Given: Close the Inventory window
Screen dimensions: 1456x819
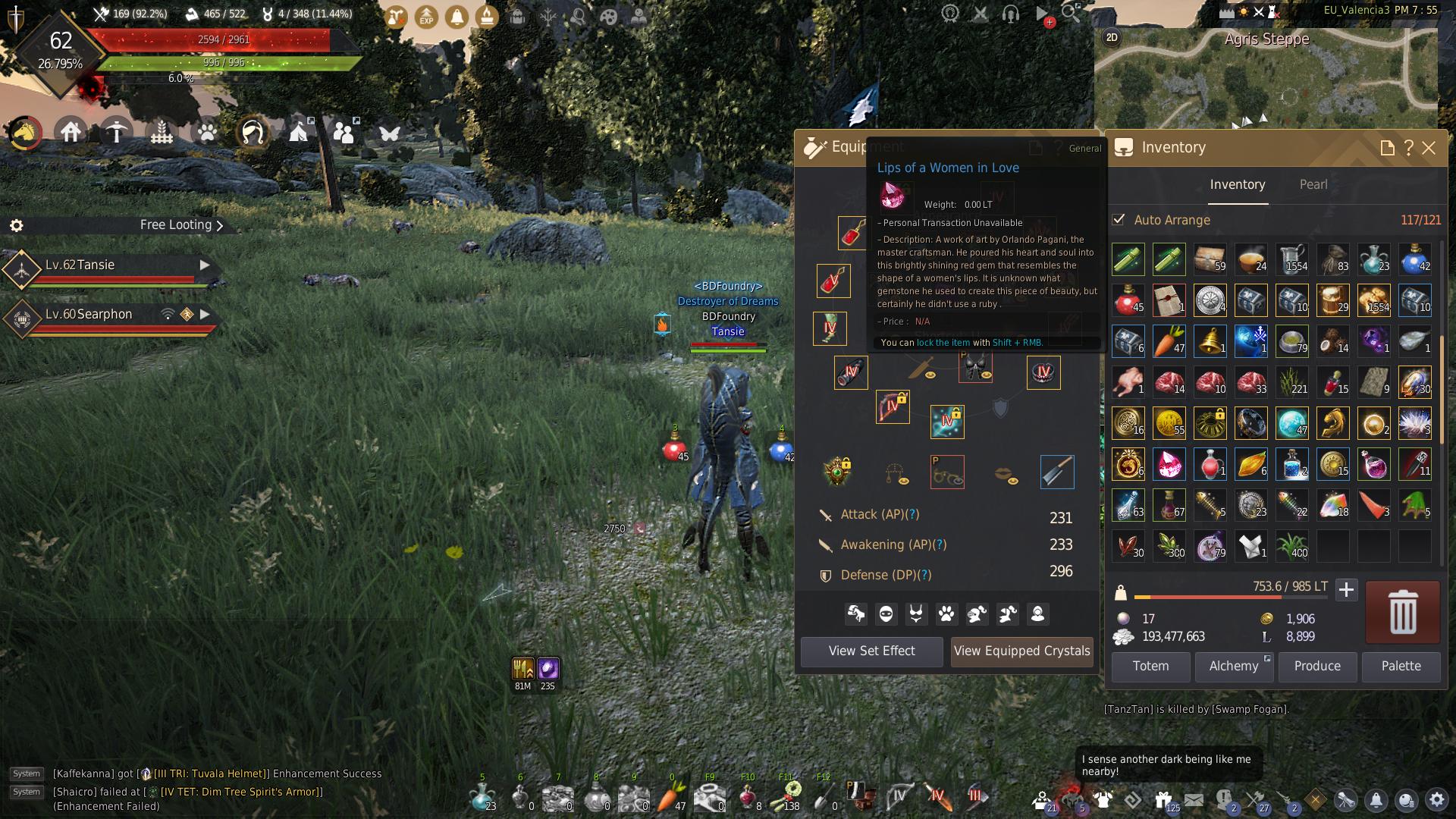Looking at the screenshot, I should click(x=1429, y=148).
